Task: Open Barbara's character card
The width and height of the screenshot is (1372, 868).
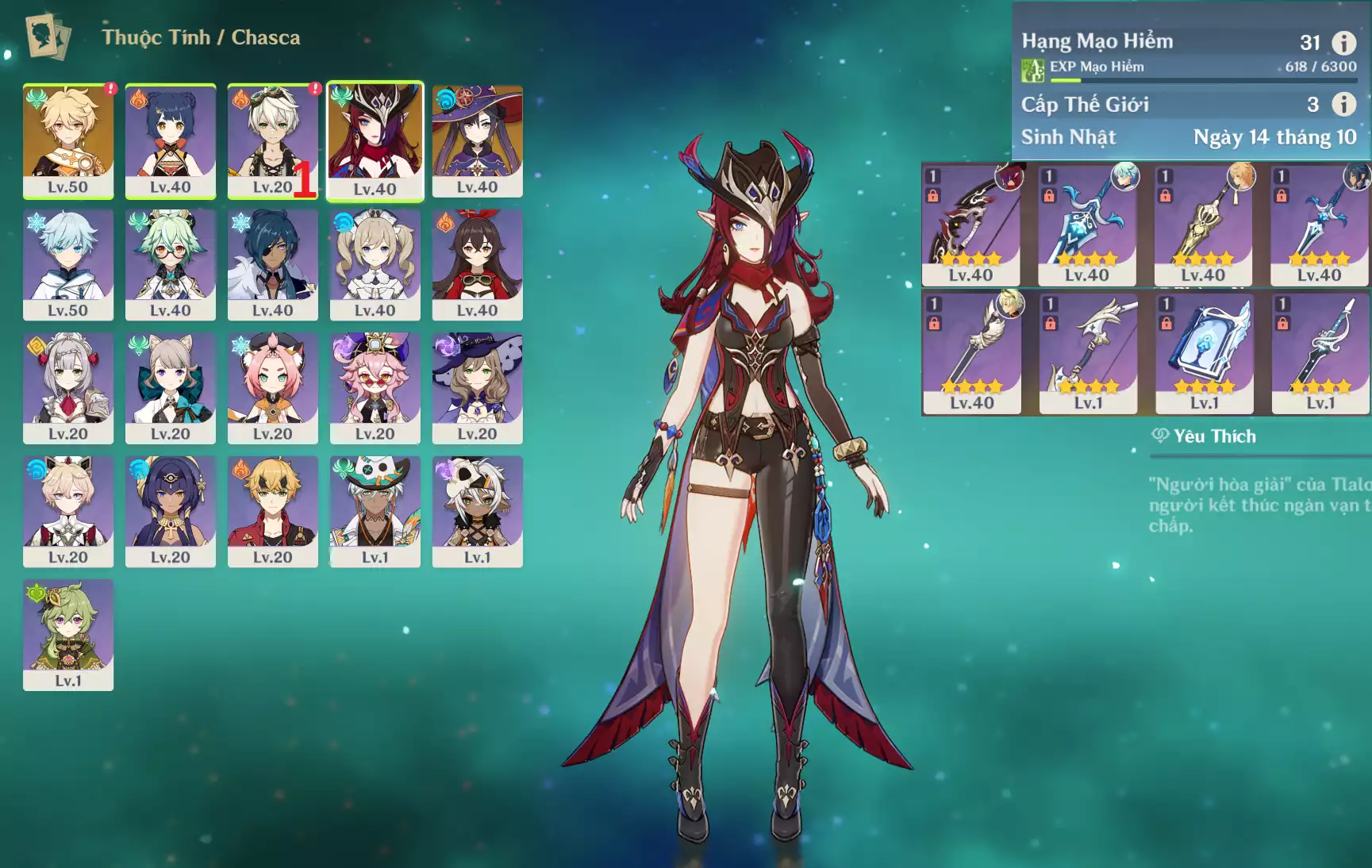Action: pyautogui.click(x=375, y=263)
